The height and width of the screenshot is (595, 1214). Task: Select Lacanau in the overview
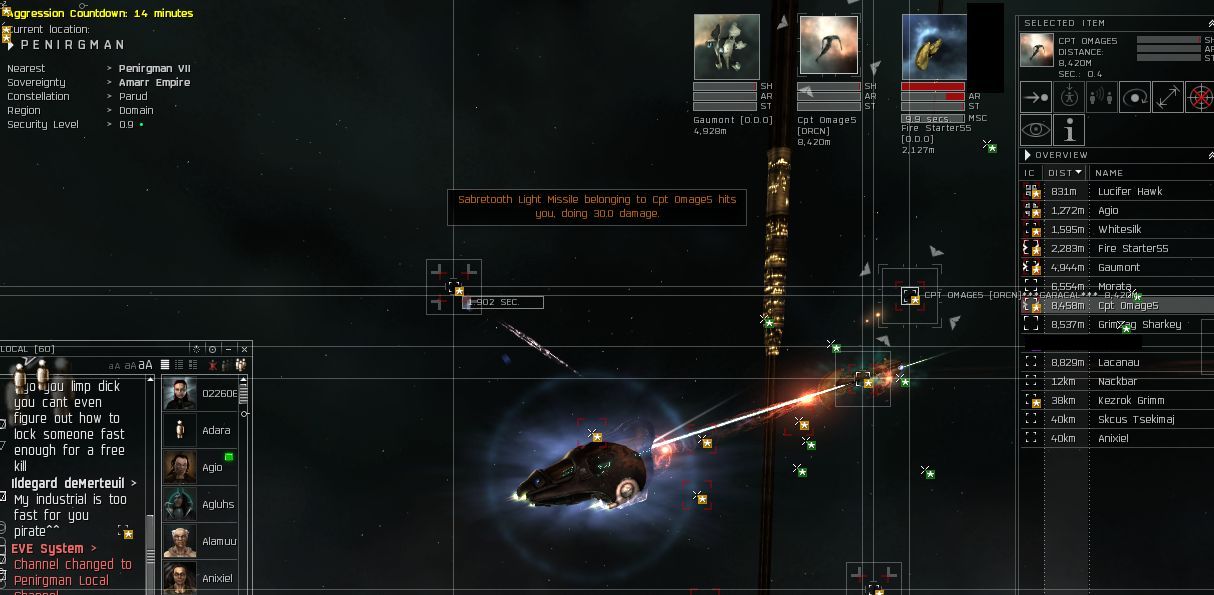[1118, 363]
